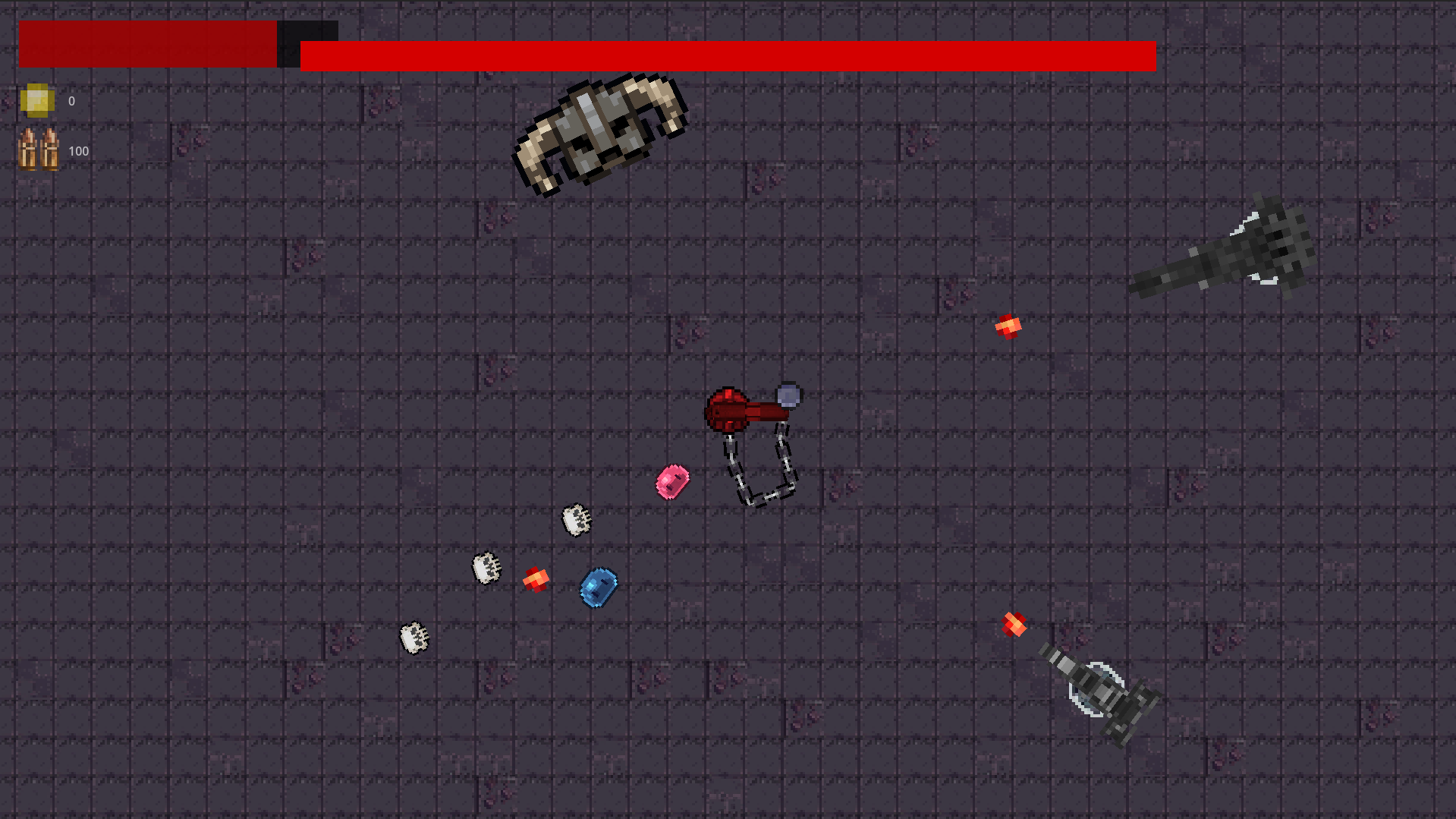The image size is (1456, 819).
Task: Click the gray flail ball
Action: click(x=787, y=394)
